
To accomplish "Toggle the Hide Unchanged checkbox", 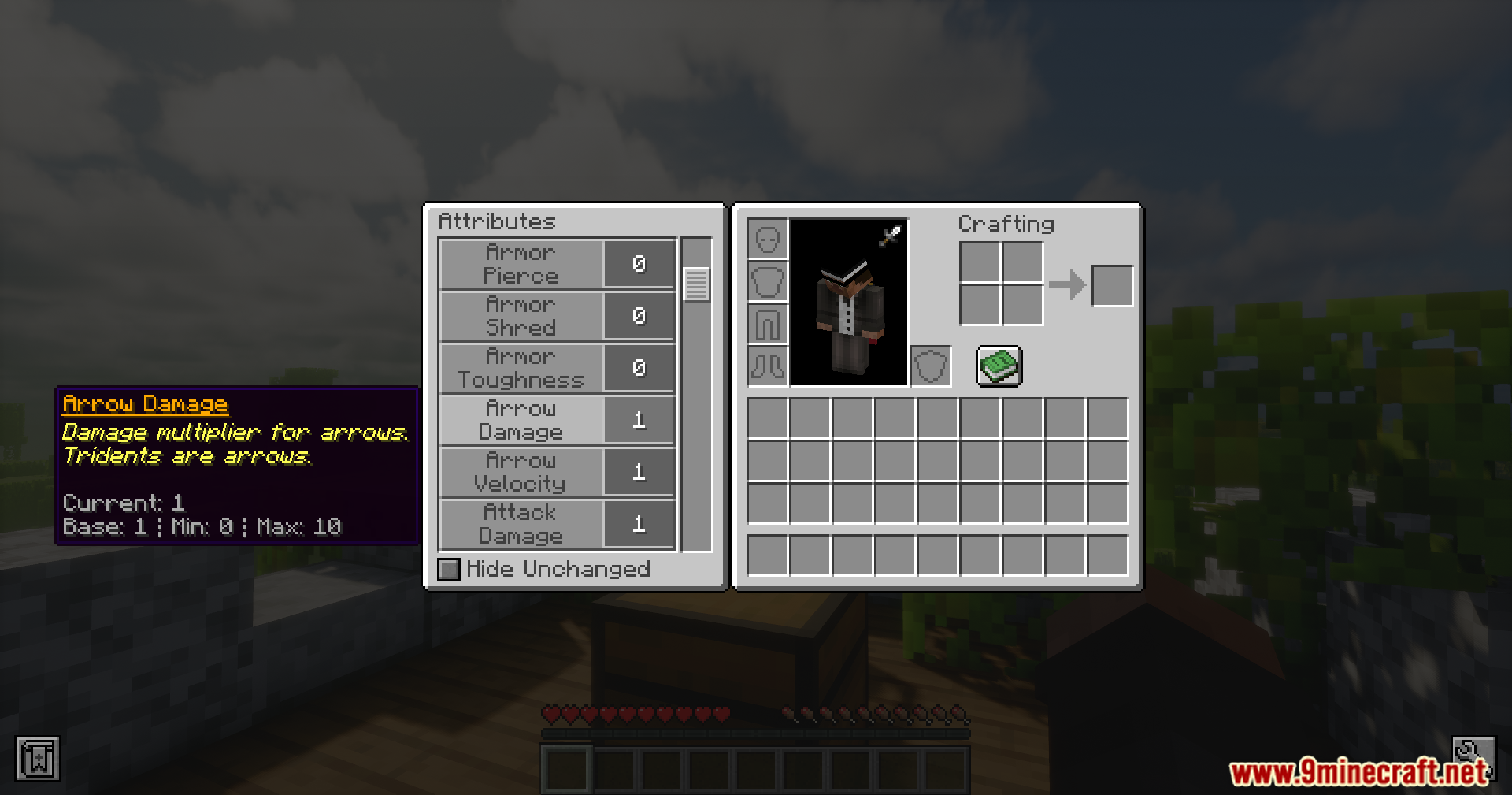I will click(448, 569).
